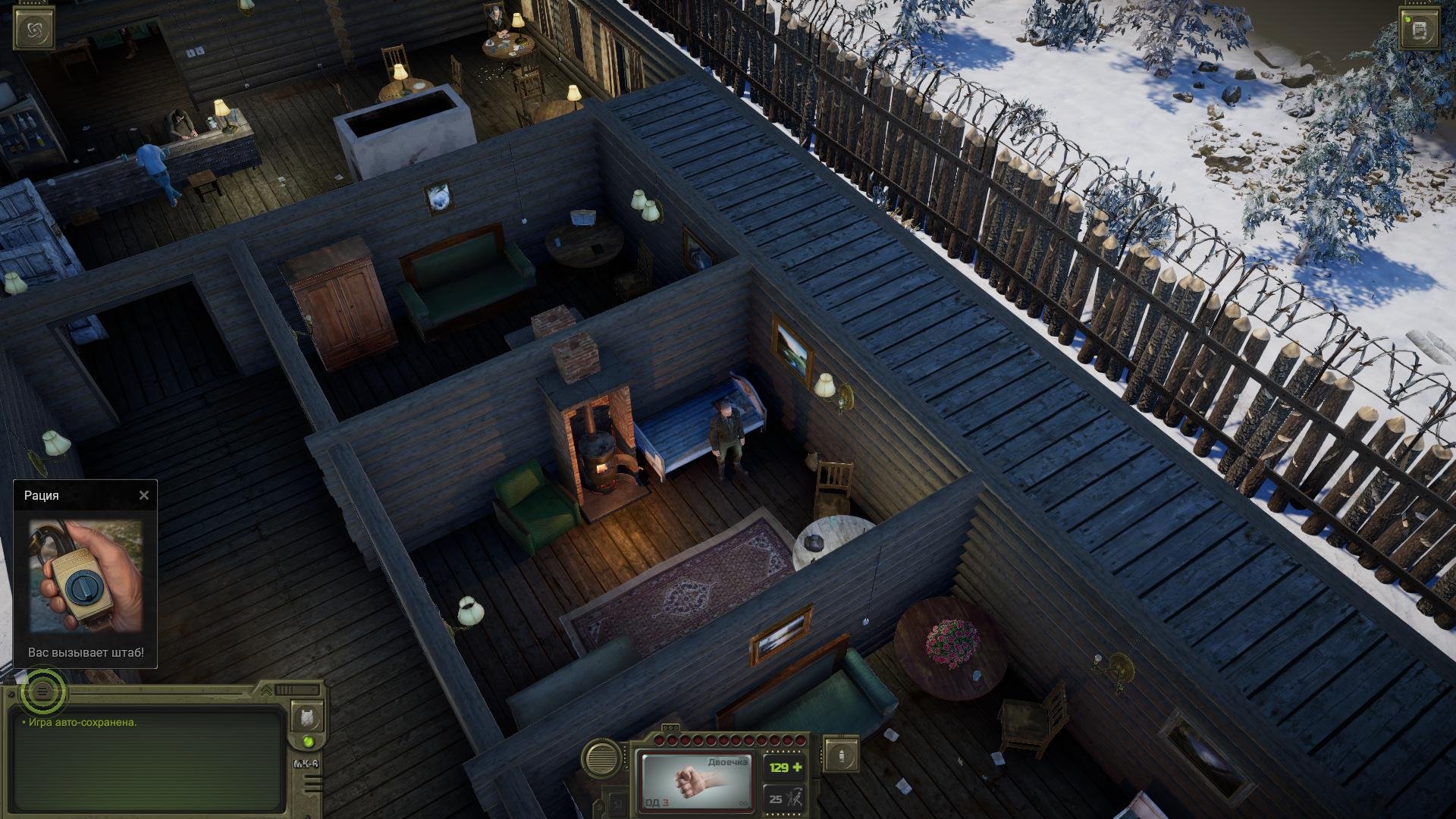Open the armor vest button beside the log
1456x819 pixels.
coord(307,717)
